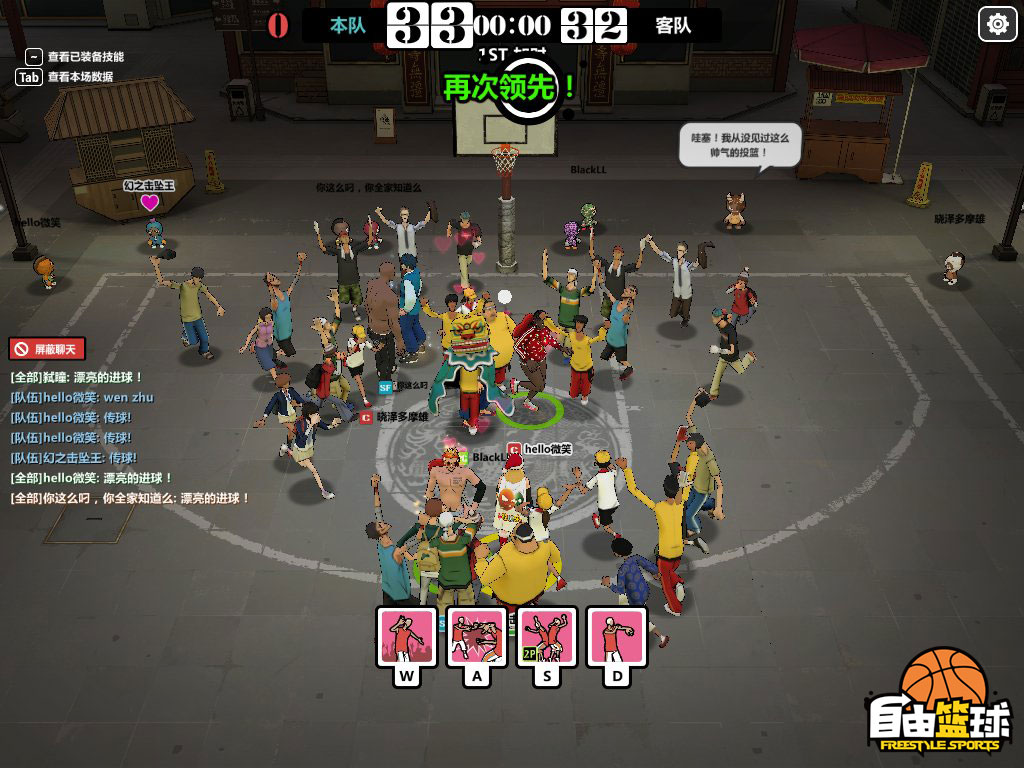This screenshot has height=768, width=1024.
Task: Select the 2P duo celebration emote
Action: click(x=546, y=636)
